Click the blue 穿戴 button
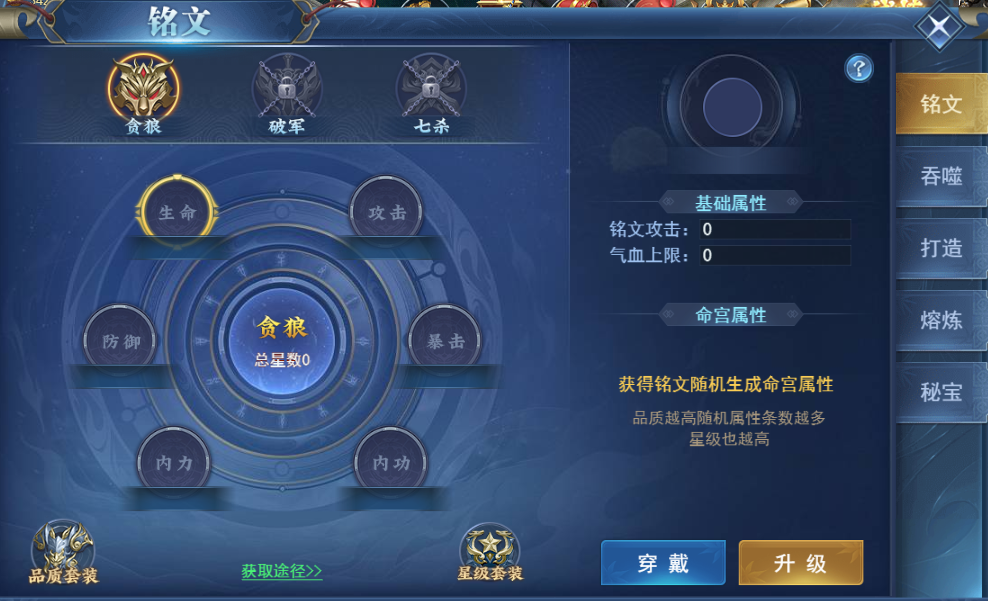Image resolution: width=988 pixels, height=601 pixels. click(x=663, y=562)
